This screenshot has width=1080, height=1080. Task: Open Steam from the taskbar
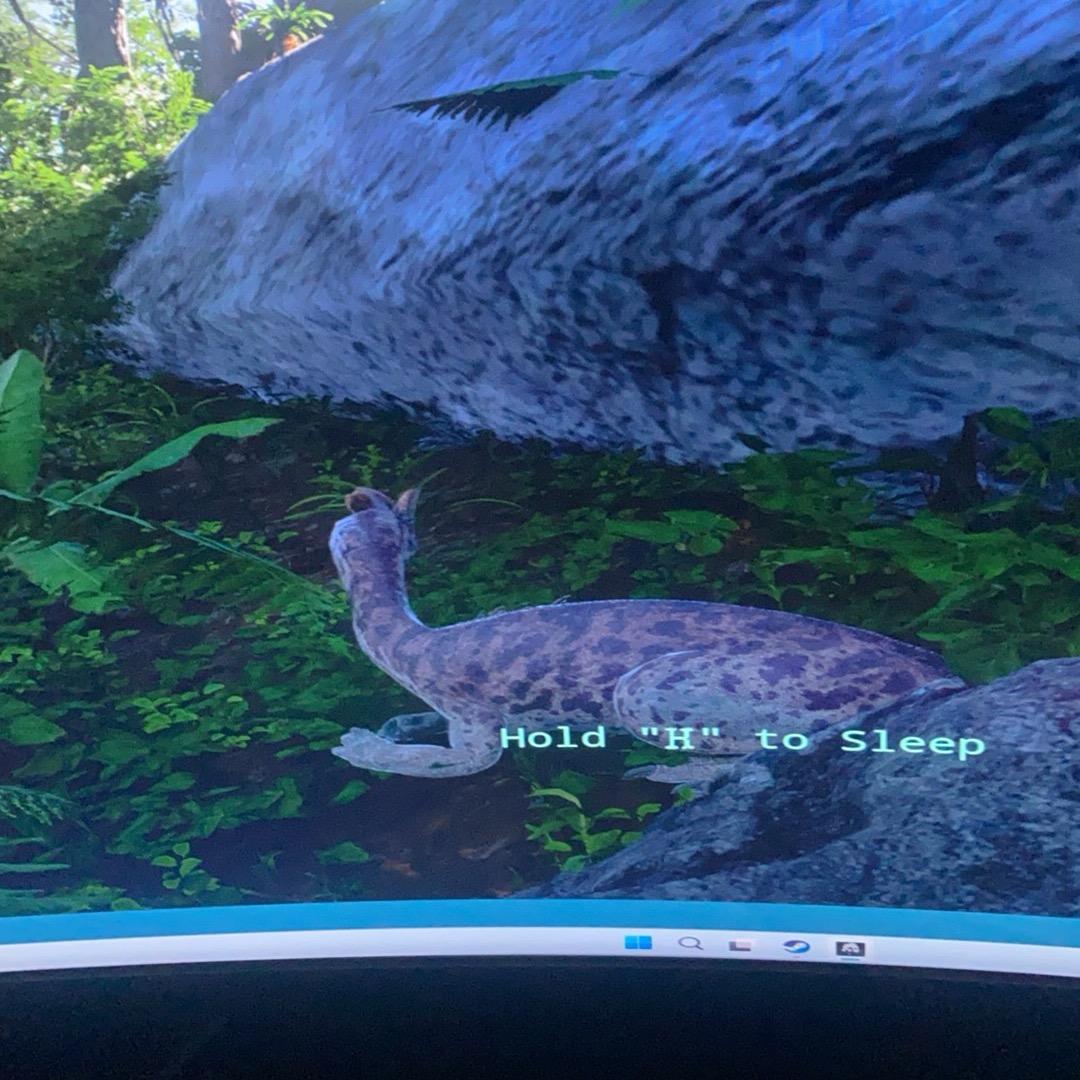[x=796, y=945]
